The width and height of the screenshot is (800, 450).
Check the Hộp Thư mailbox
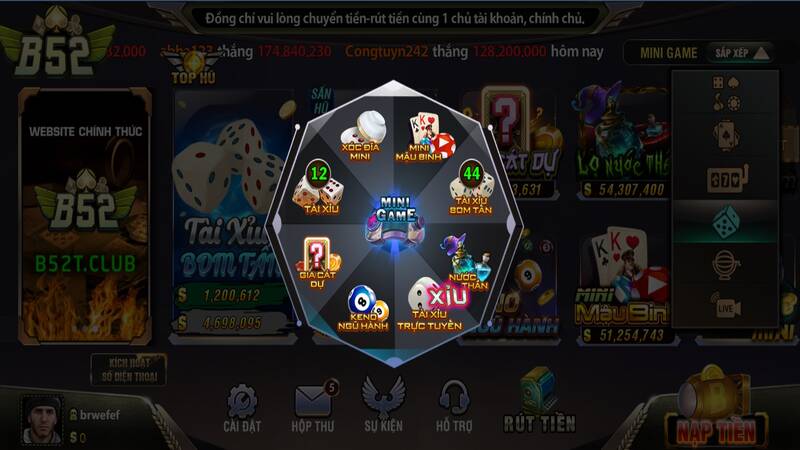[313, 409]
